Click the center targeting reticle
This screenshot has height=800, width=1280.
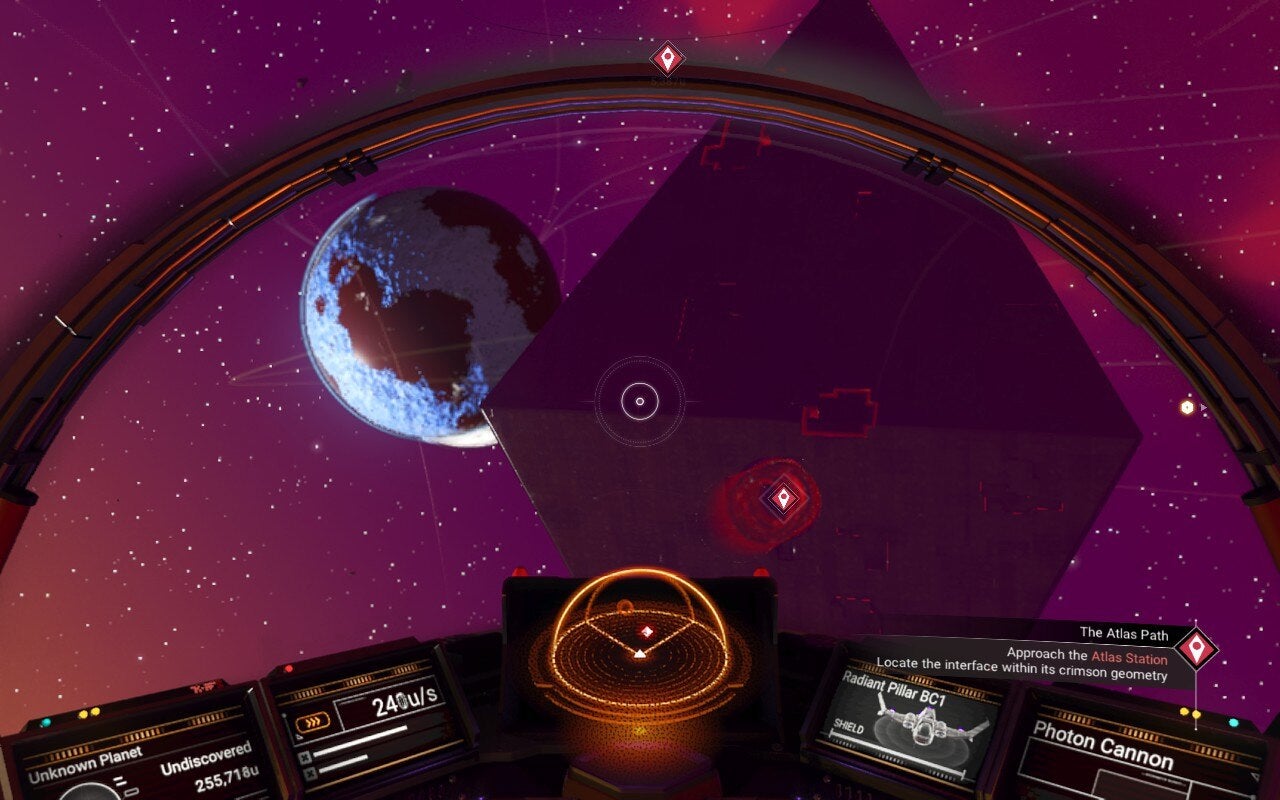[638, 399]
